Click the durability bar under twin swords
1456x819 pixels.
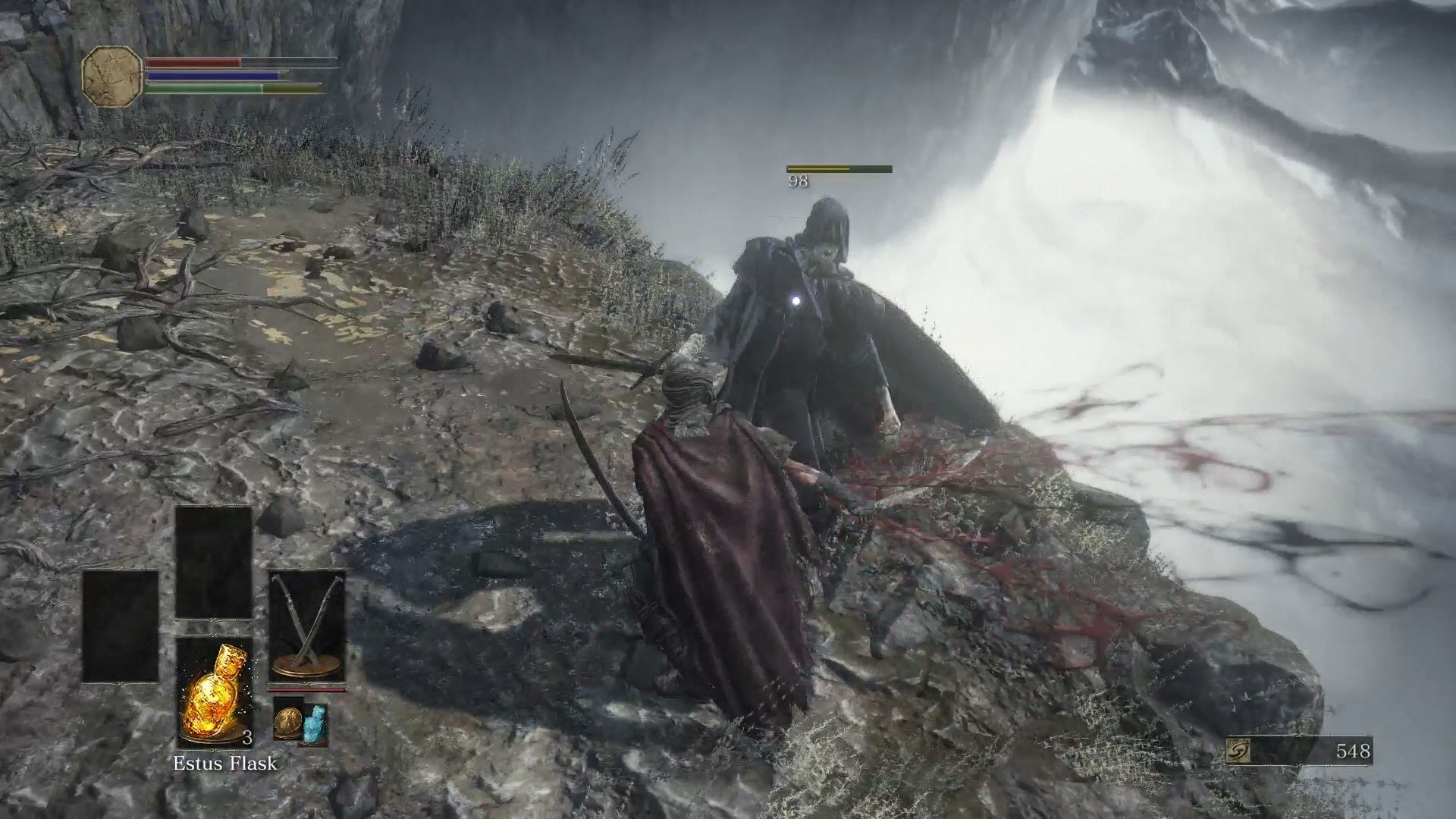click(x=306, y=692)
